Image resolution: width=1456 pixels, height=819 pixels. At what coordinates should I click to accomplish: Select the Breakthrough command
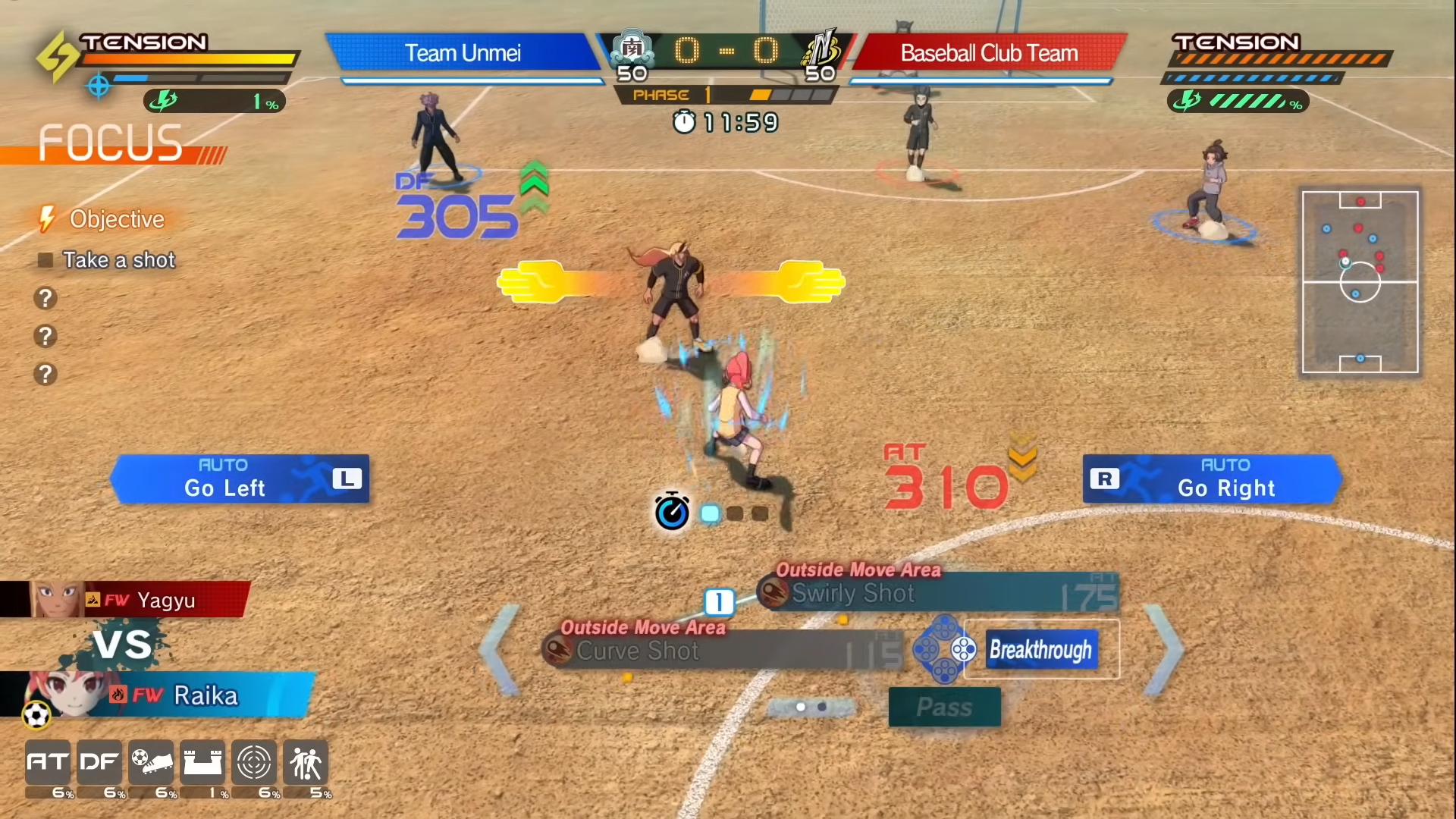1041,650
